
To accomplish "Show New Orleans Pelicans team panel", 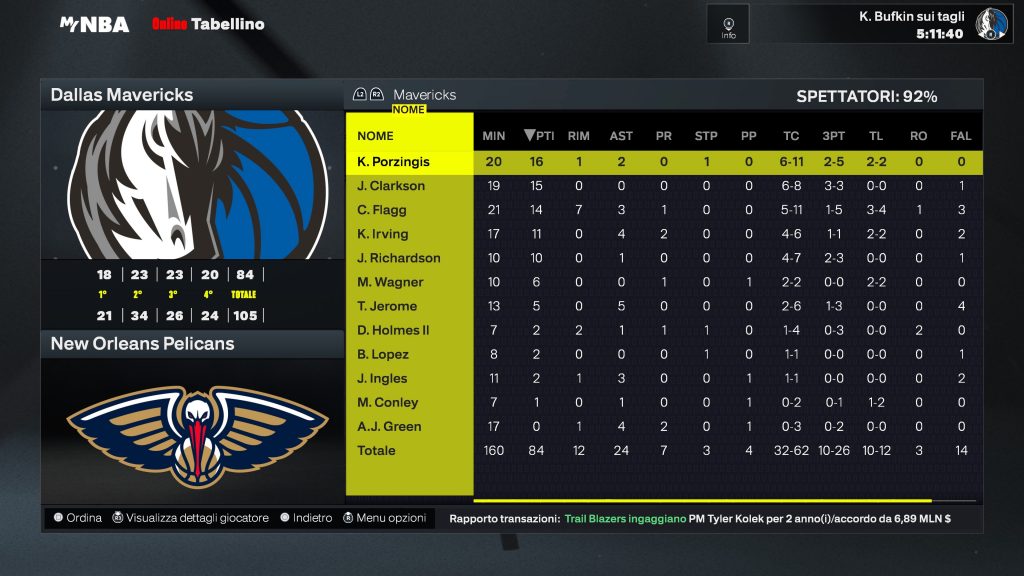I will 192,344.
